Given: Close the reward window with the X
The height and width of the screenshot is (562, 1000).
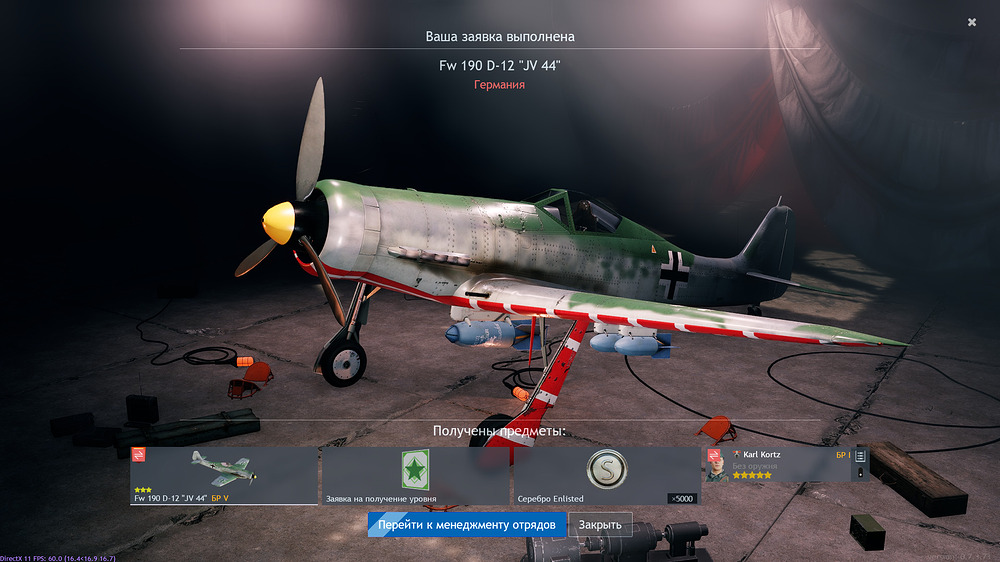Looking at the screenshot, I should coord(972,22).
